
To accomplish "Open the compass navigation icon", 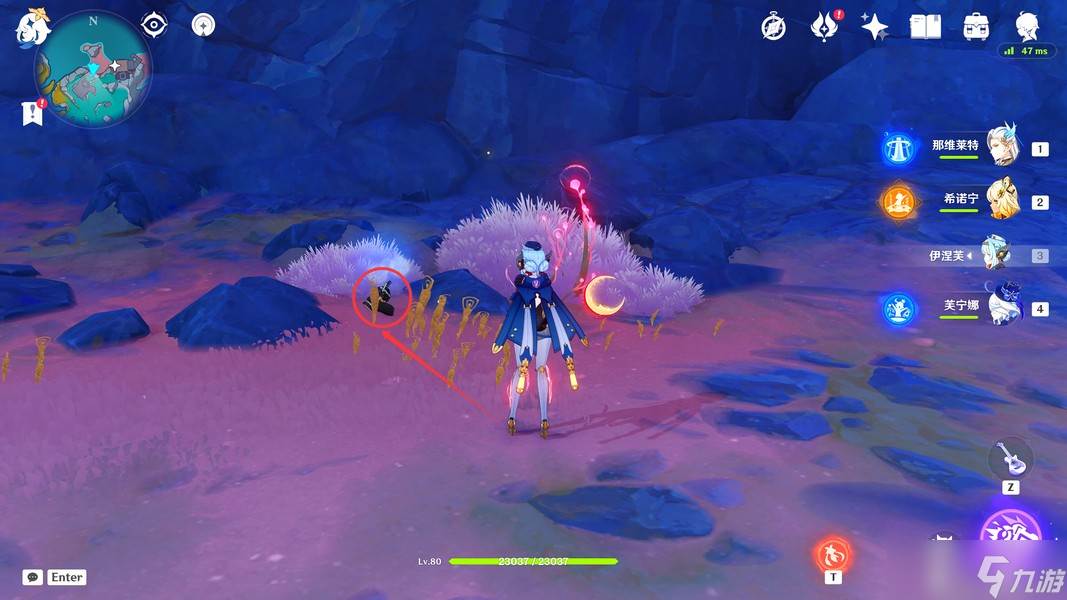I will [203, 24].
